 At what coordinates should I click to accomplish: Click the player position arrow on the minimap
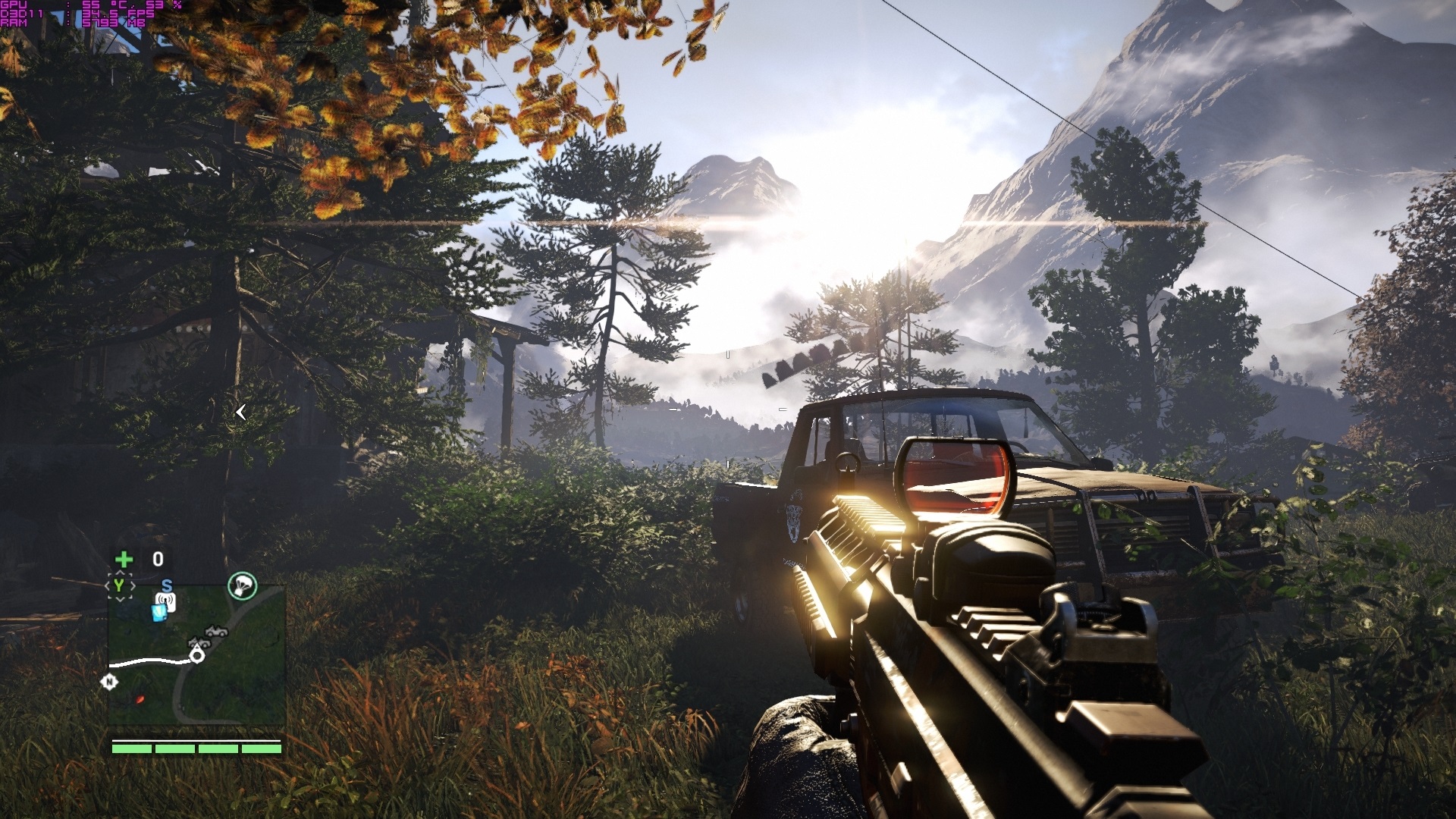[x=198, y=654]
